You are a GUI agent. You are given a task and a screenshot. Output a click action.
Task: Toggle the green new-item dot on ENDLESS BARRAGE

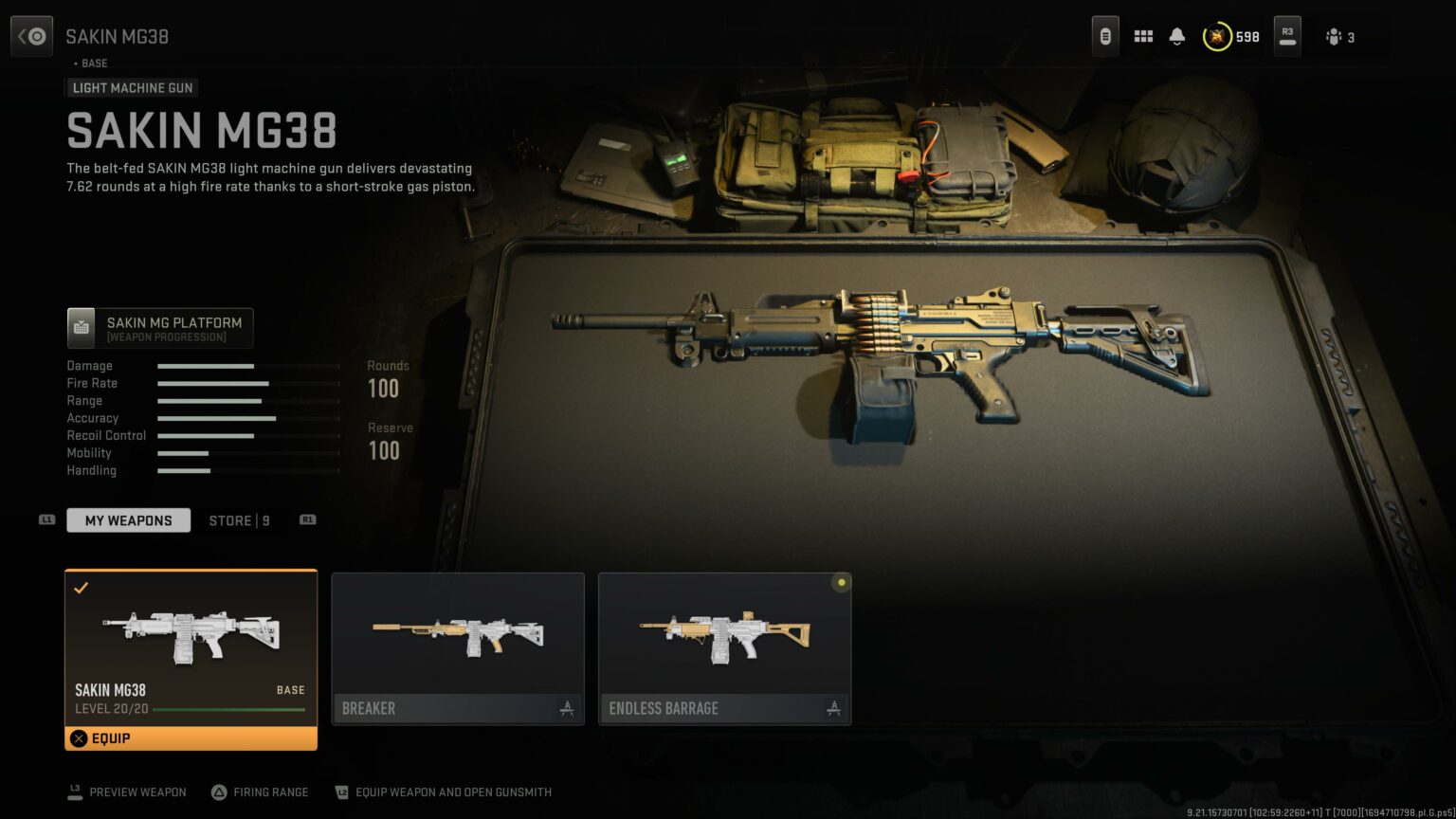841,583
